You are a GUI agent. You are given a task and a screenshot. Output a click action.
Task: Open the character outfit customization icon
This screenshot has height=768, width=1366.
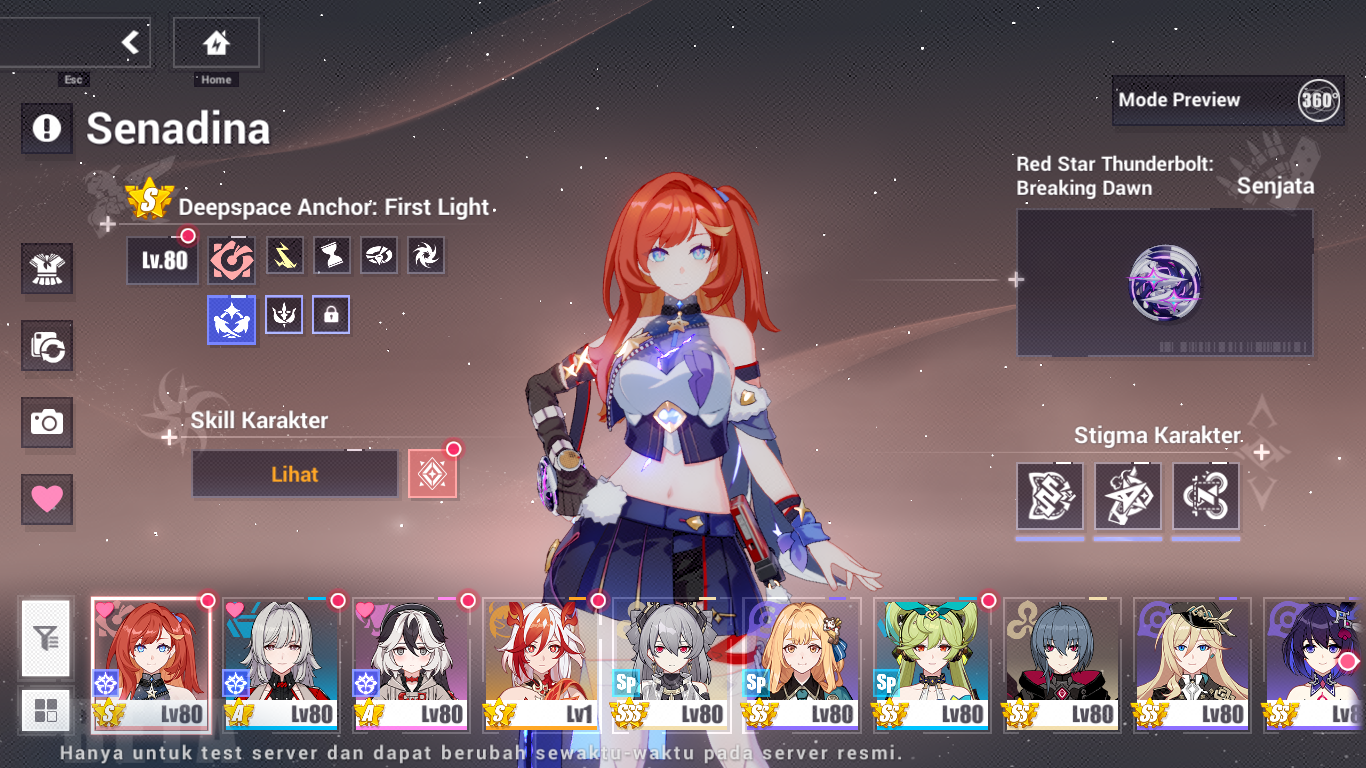tap(46, 268)
